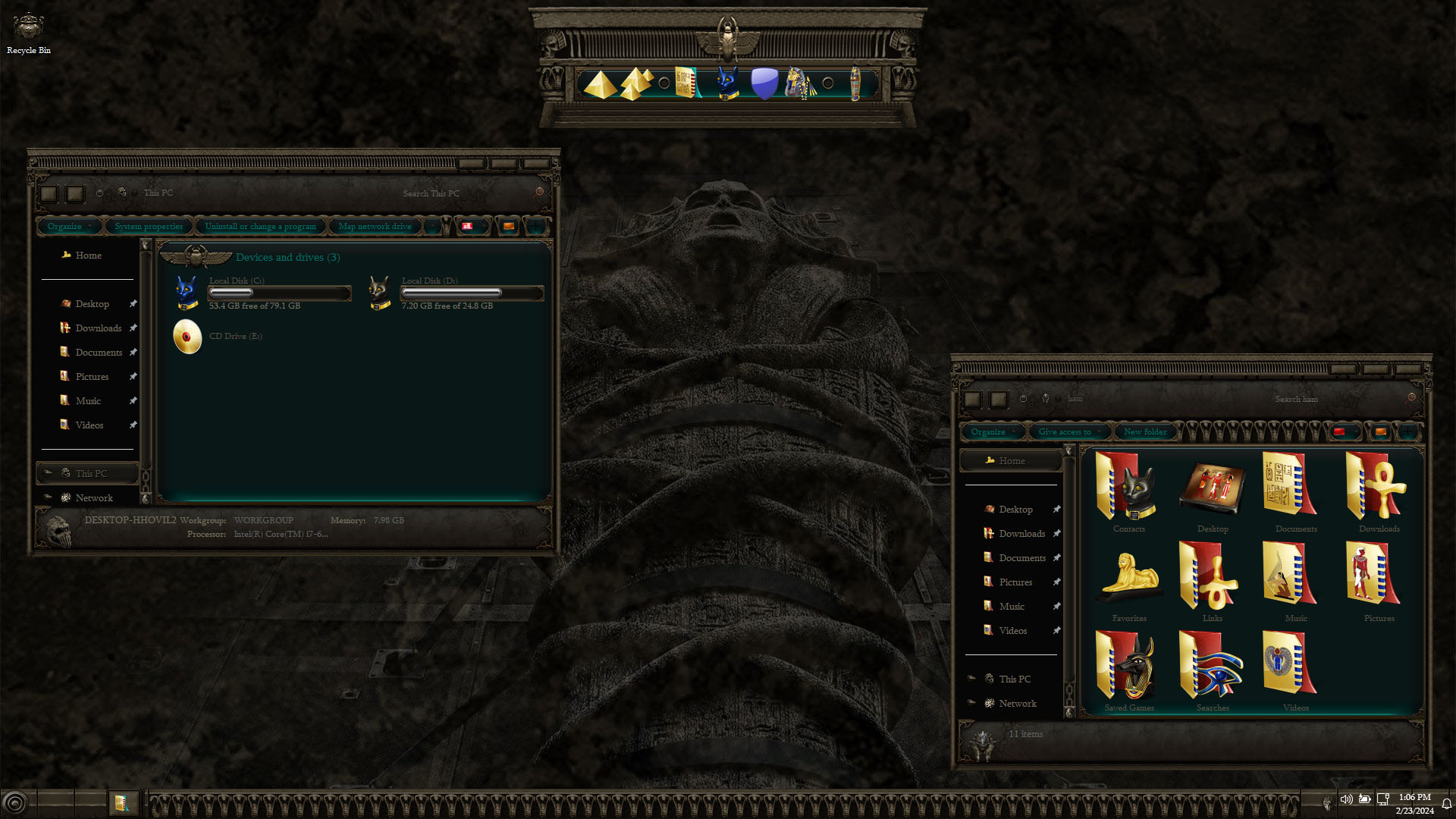Click the System properties toolbar button

tap(149, 226)
